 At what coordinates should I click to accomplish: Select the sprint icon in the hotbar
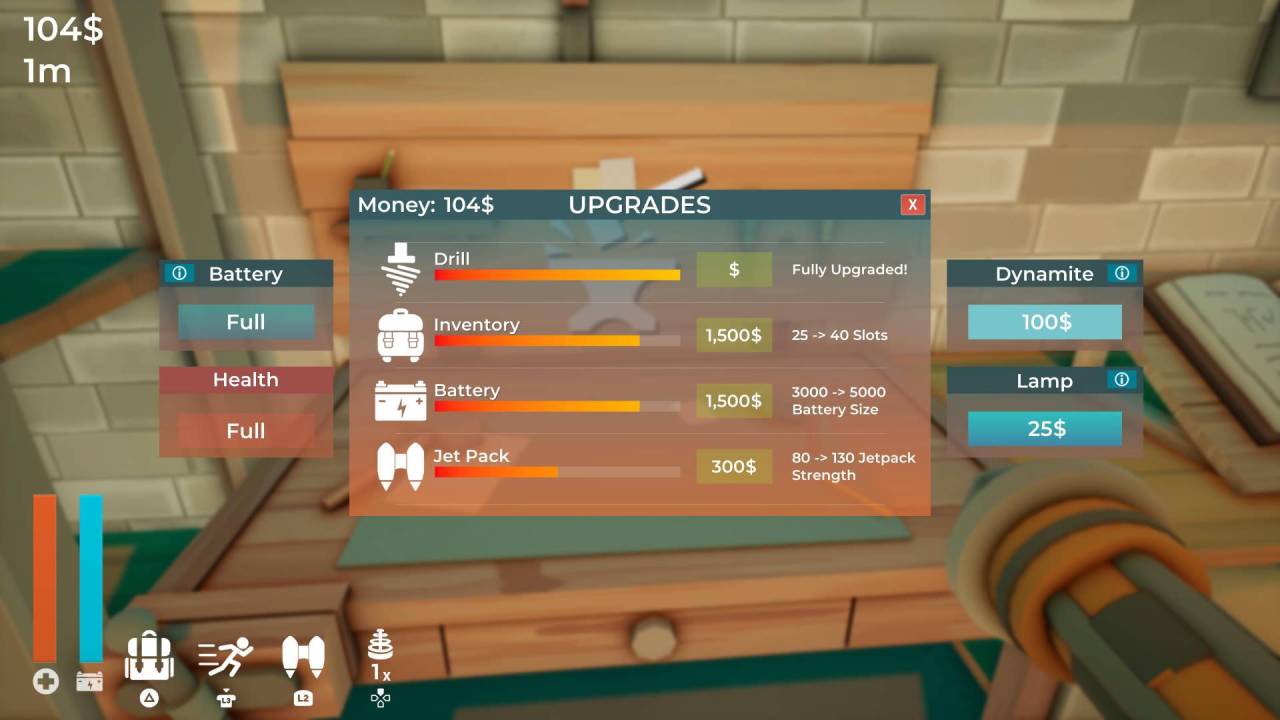pyautogui.click(x=224, y=655)
